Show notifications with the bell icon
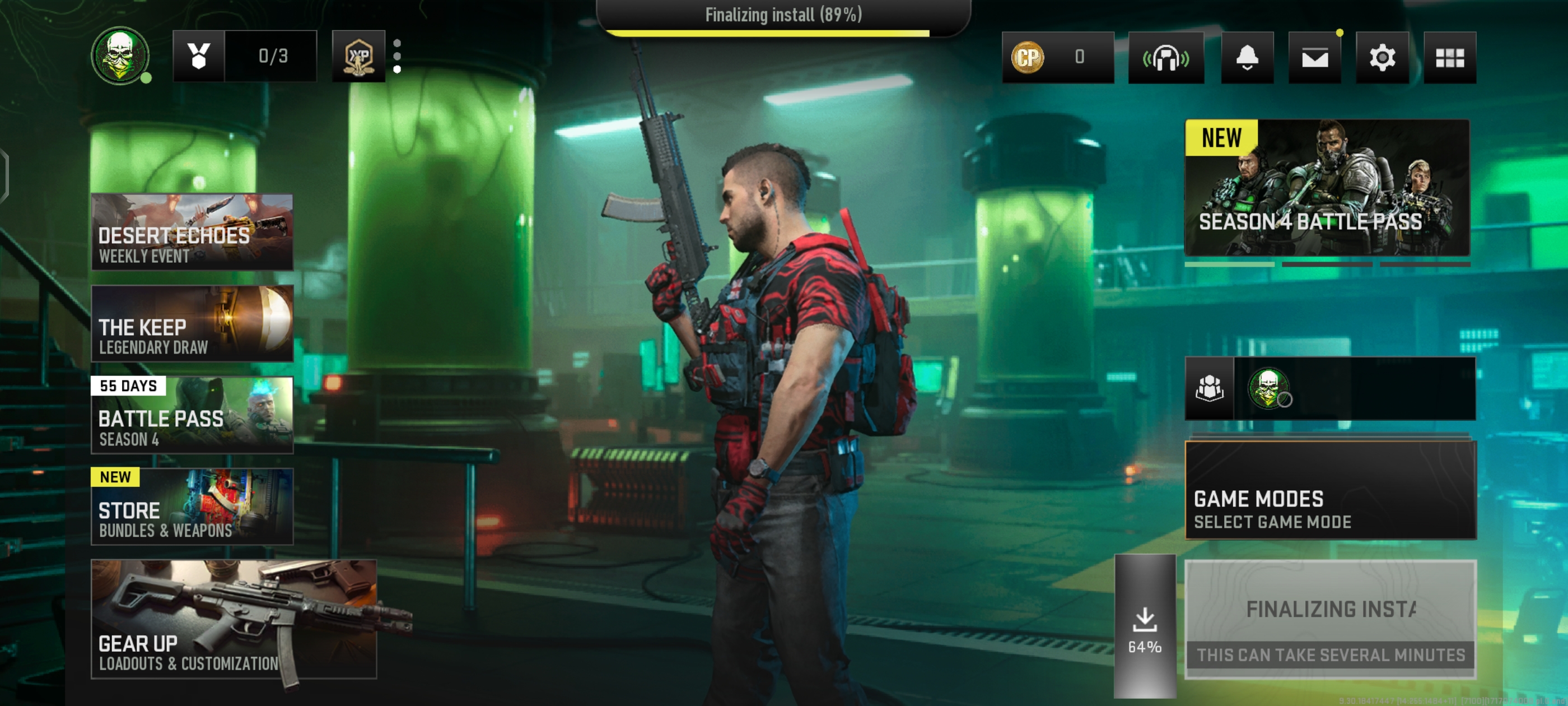This screenshot has width=1568, height=706. (x=1247, y=57)
